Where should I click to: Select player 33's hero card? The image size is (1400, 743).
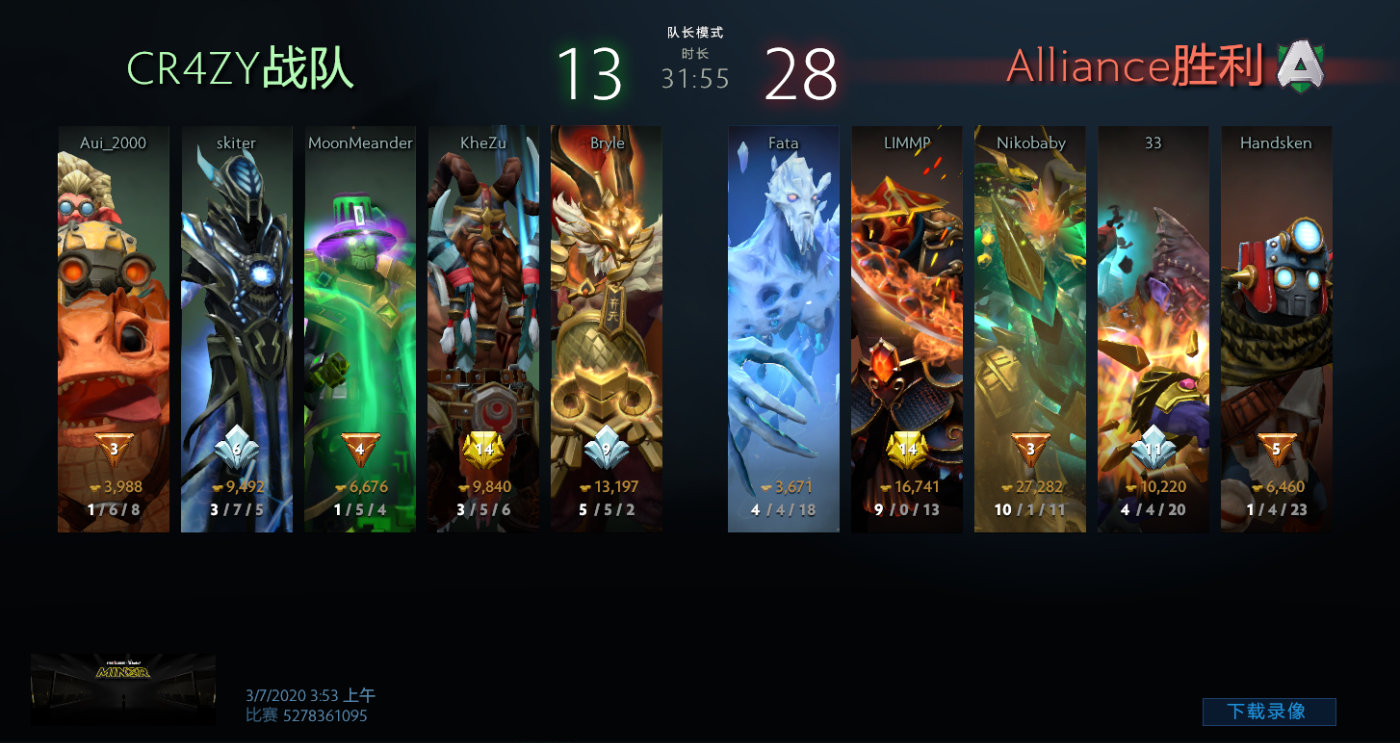[1153, 329]
